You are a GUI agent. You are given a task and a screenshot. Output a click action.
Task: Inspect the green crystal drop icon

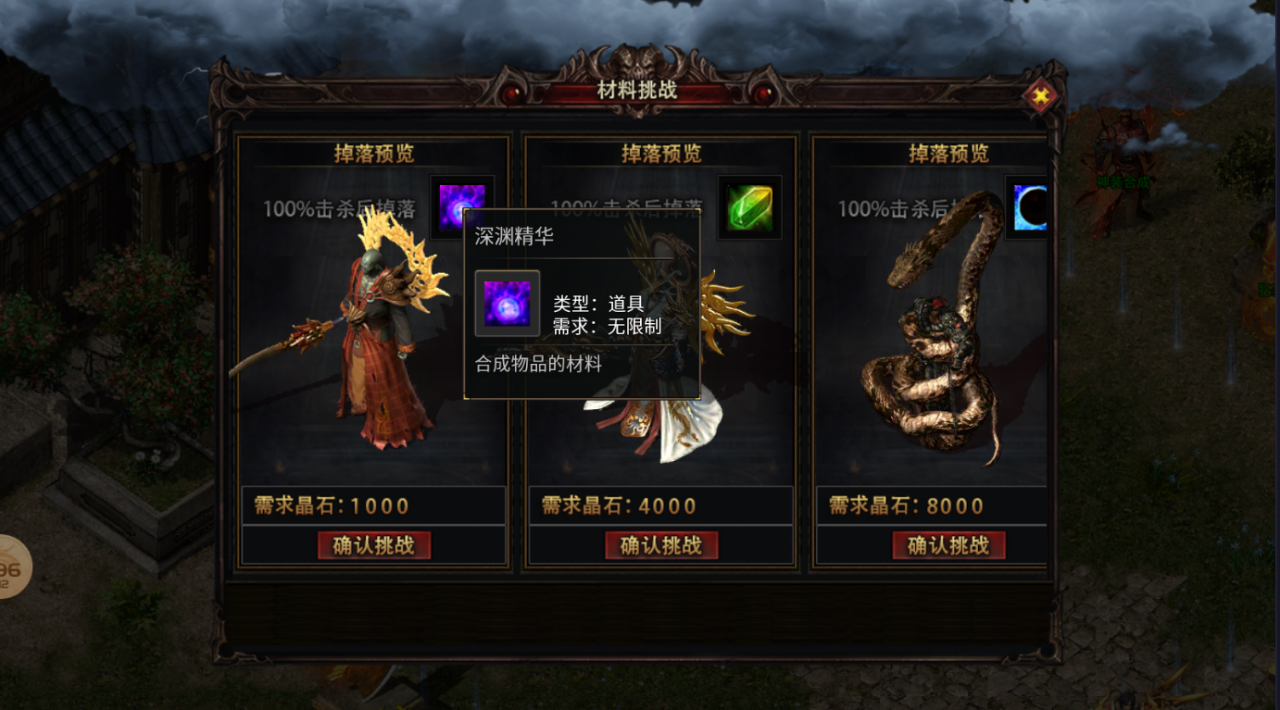(749, 207)
